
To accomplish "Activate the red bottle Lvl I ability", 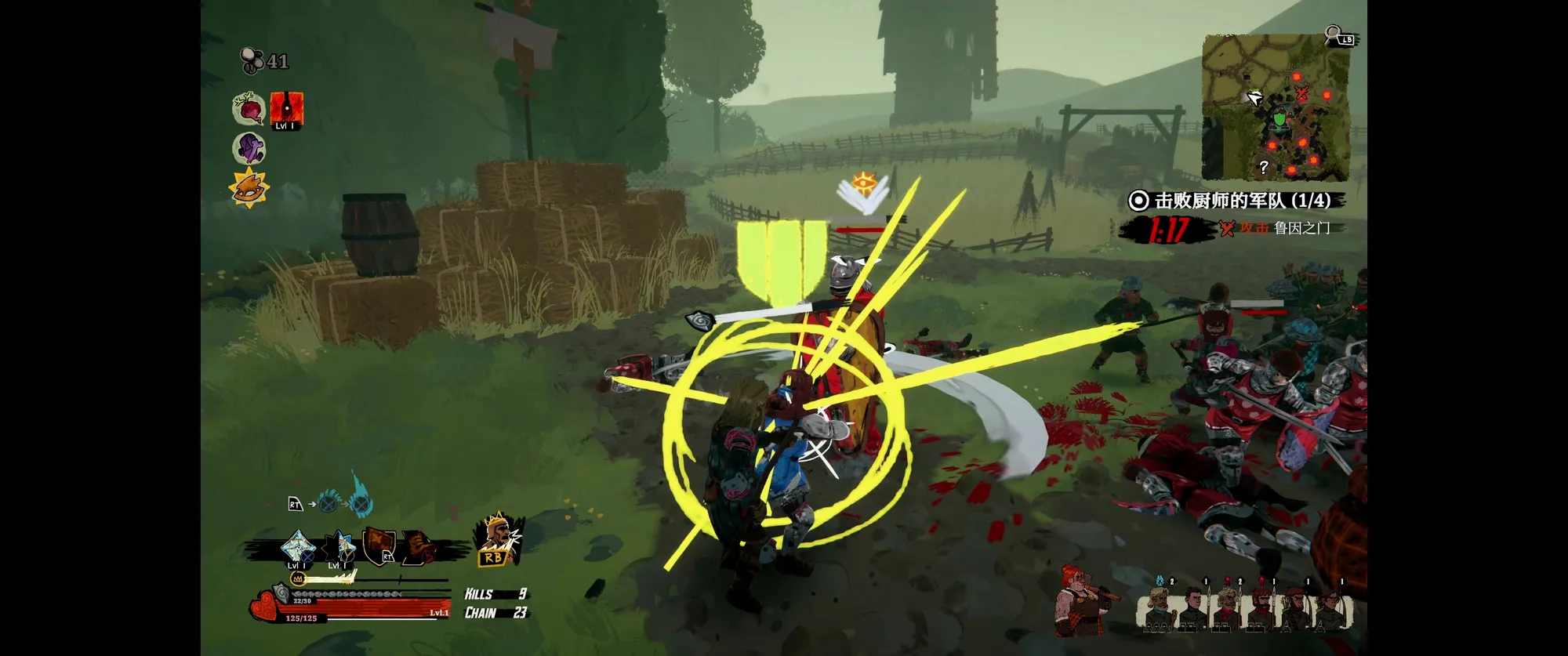I will click(x=286, y=110).
